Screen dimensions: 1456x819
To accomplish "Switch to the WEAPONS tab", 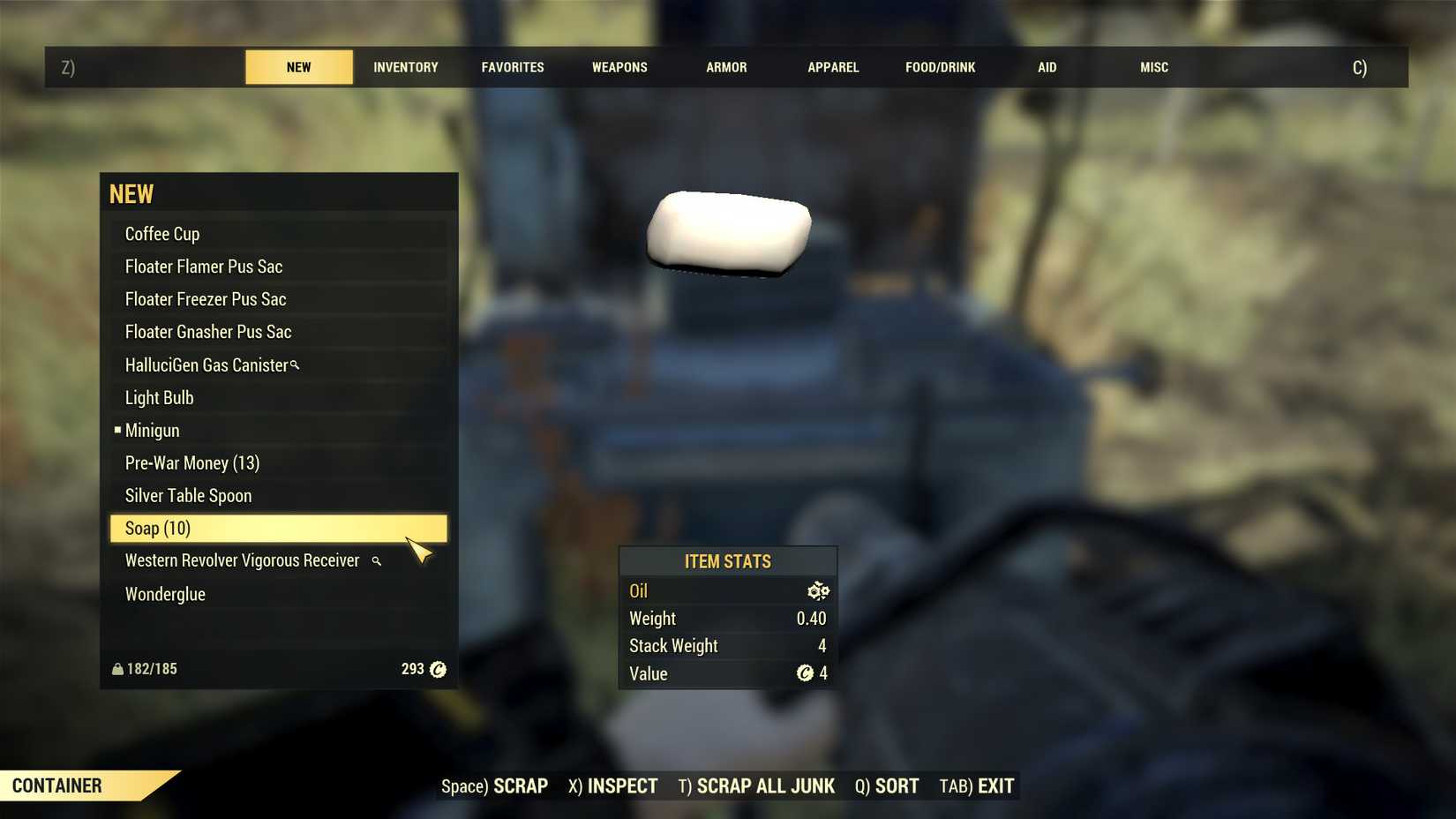I will coord(619,66).
